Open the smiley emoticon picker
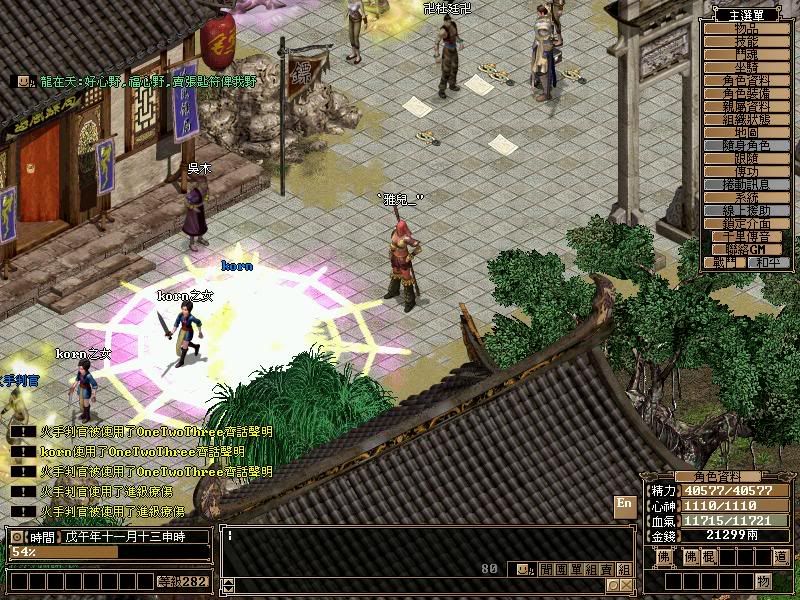Screen dimensions: 800x600 coord(522,569)
